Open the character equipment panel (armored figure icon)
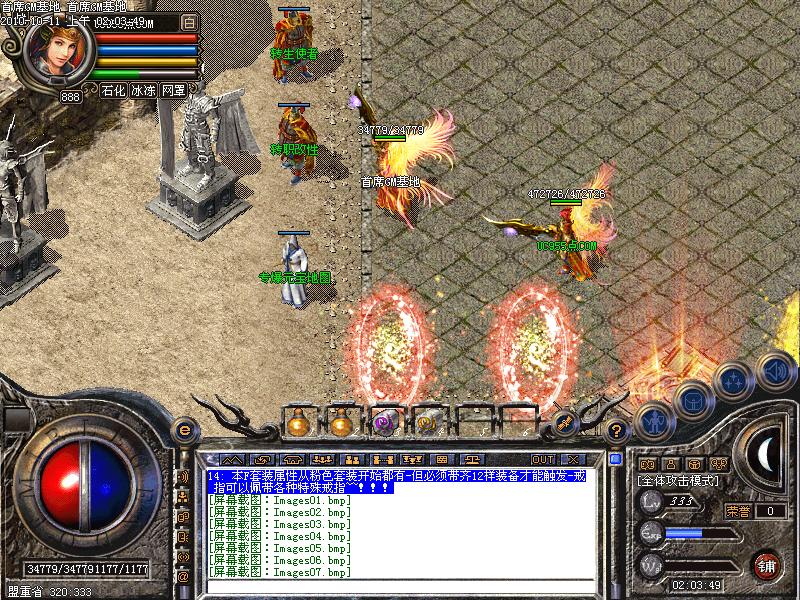 click(654, 419)
